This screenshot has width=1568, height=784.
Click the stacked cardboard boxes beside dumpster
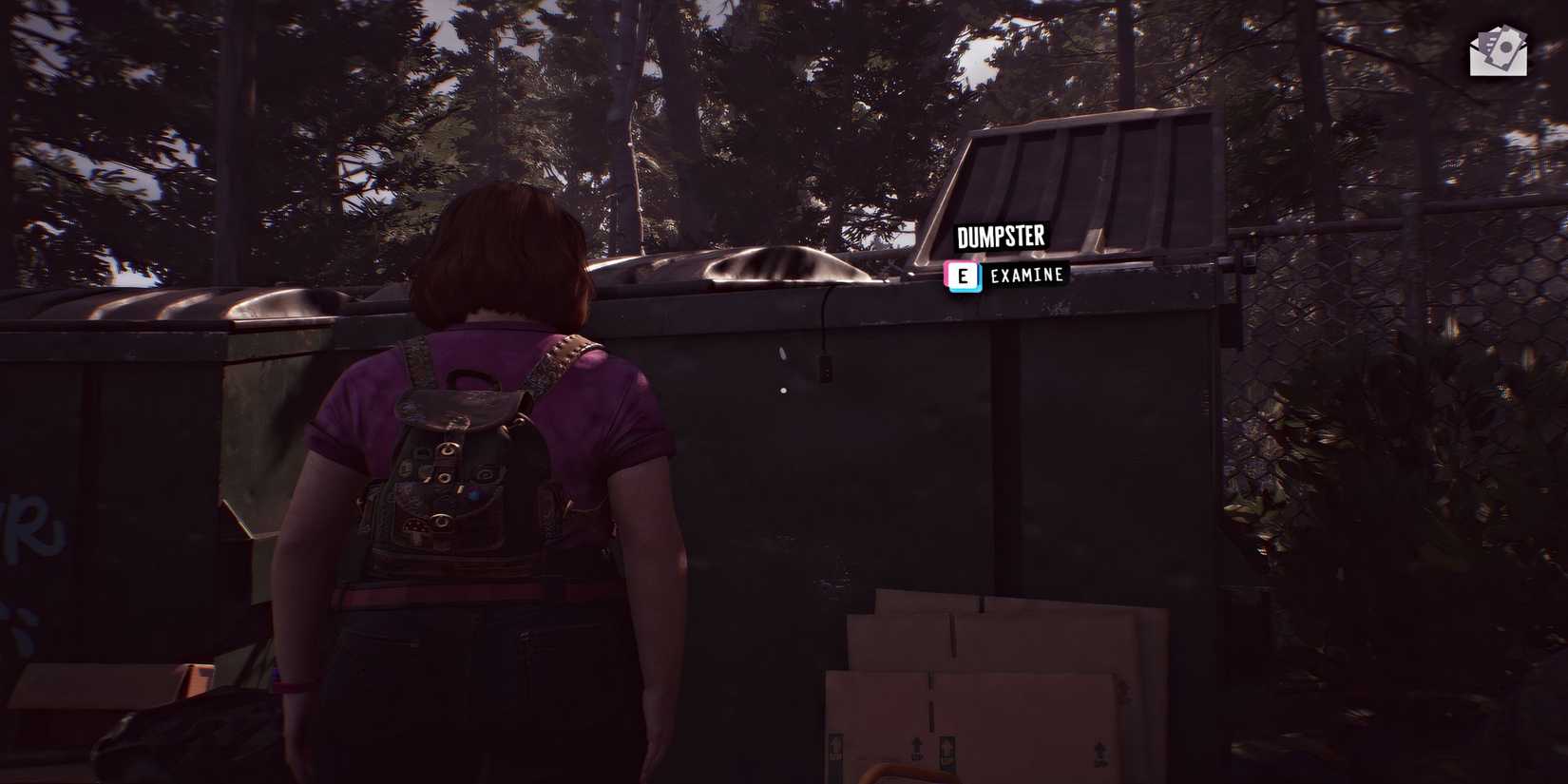(998, 684)
